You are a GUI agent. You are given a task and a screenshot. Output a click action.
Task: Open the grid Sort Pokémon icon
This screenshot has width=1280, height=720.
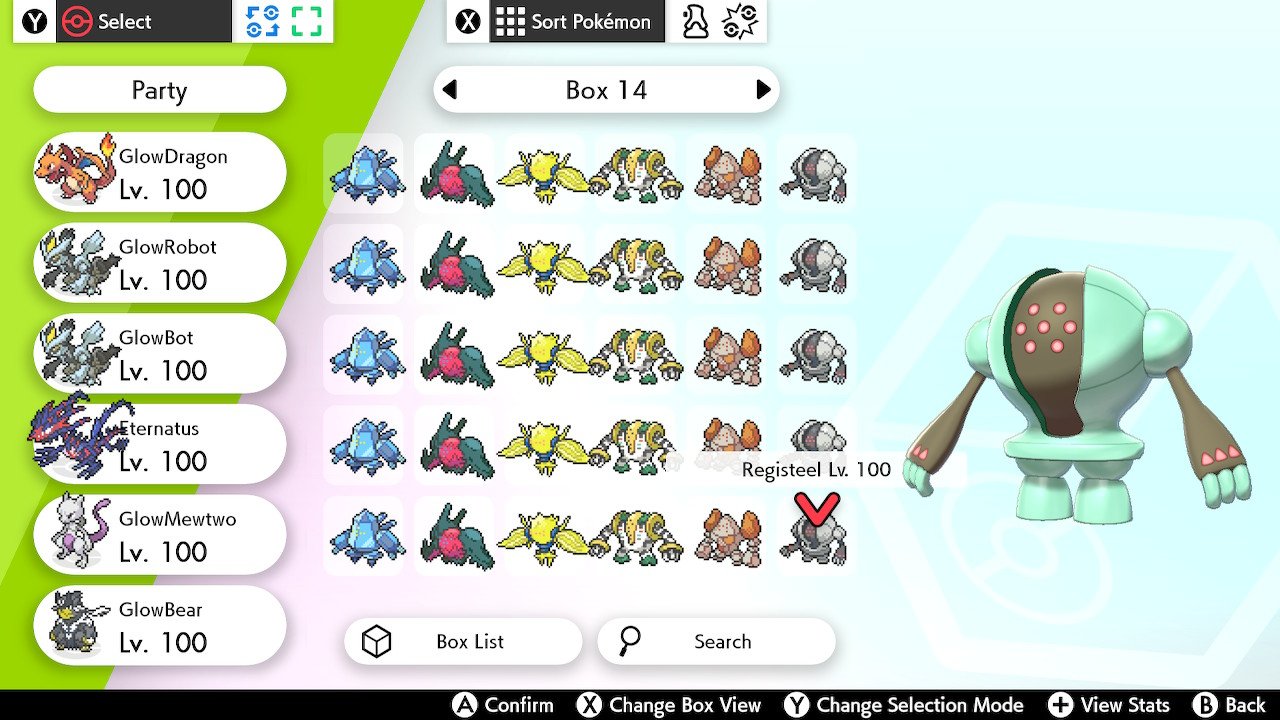(509, 20)
